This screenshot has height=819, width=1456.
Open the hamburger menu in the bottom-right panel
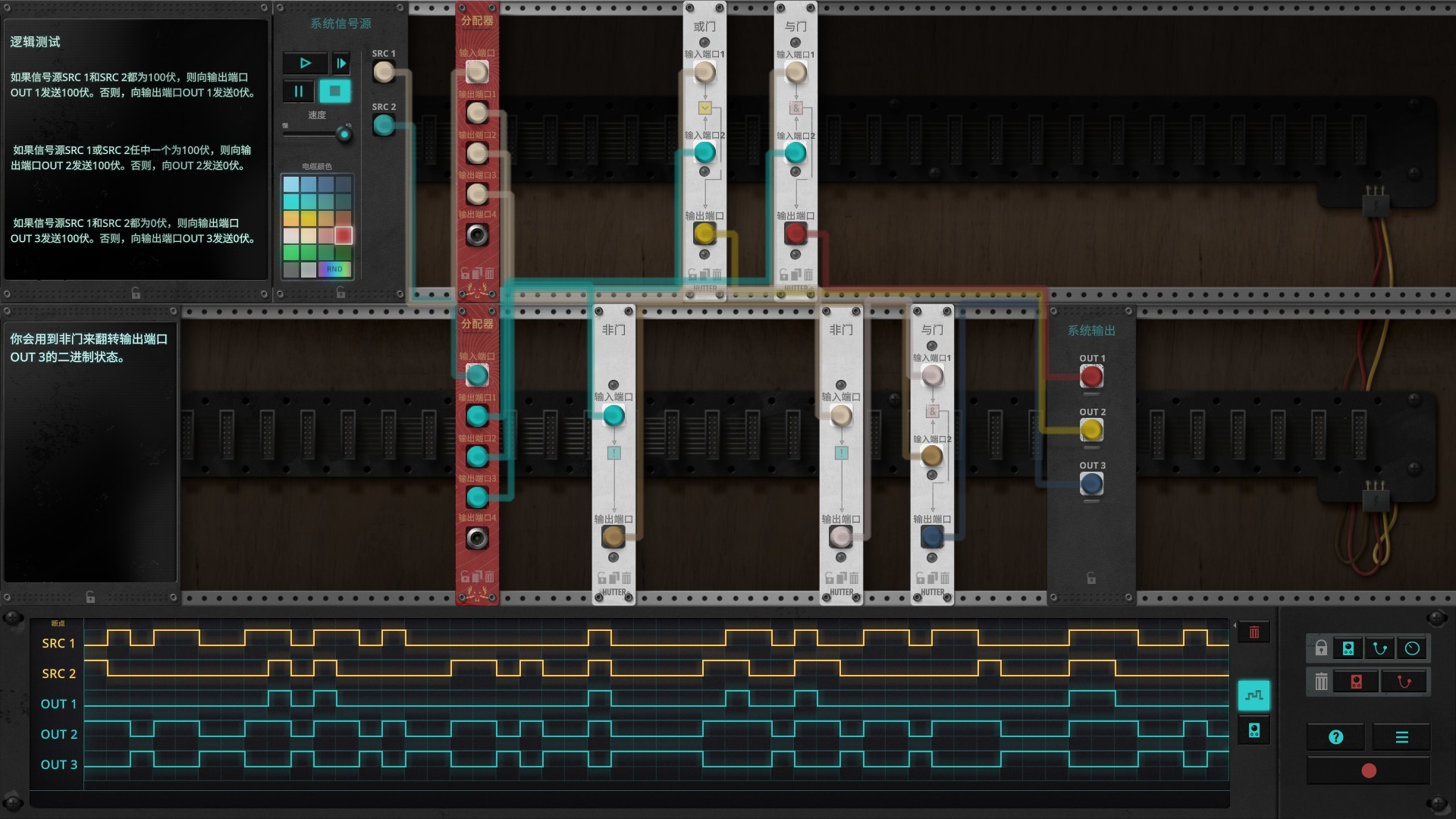coord(1401,737)
